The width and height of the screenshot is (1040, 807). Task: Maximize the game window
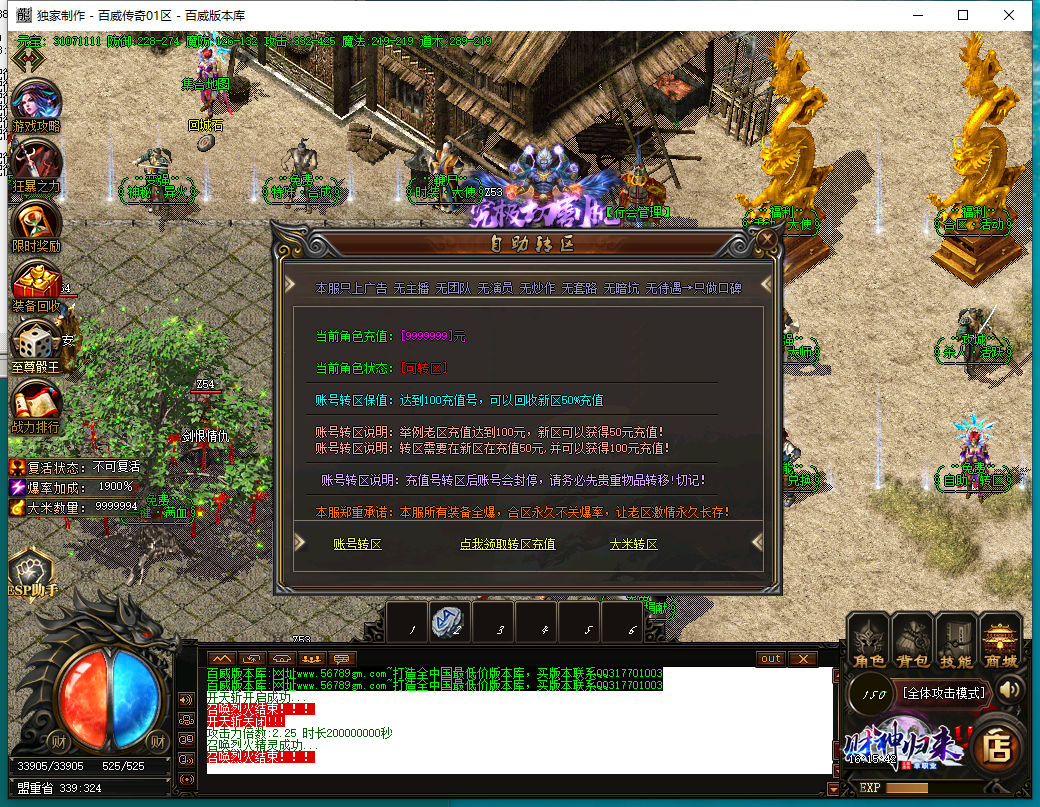coord(963,15)
